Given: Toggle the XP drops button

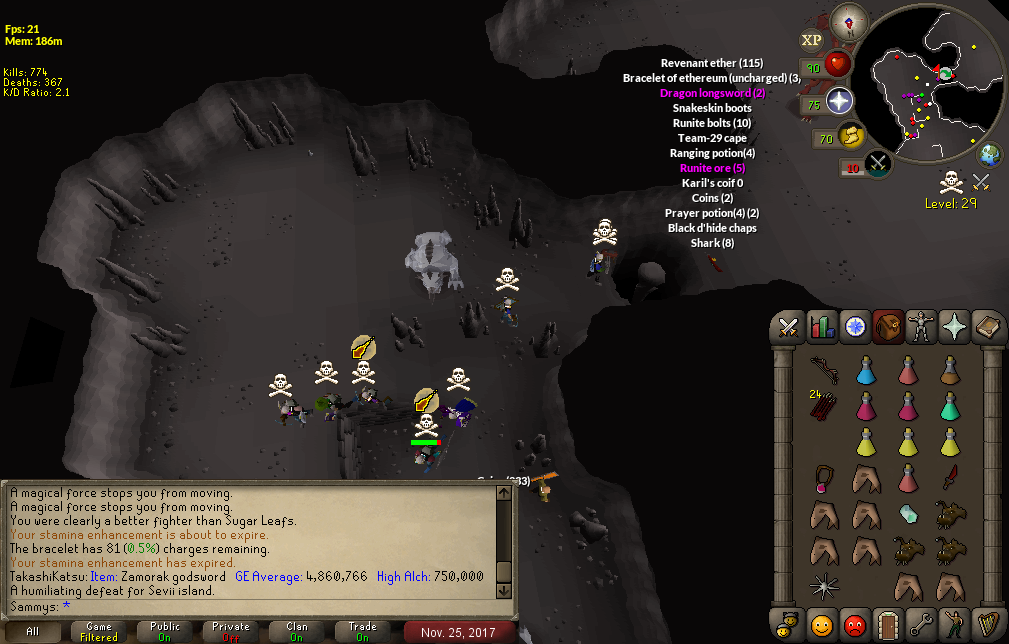Looking at the screenshot, I should click(811, 40).
